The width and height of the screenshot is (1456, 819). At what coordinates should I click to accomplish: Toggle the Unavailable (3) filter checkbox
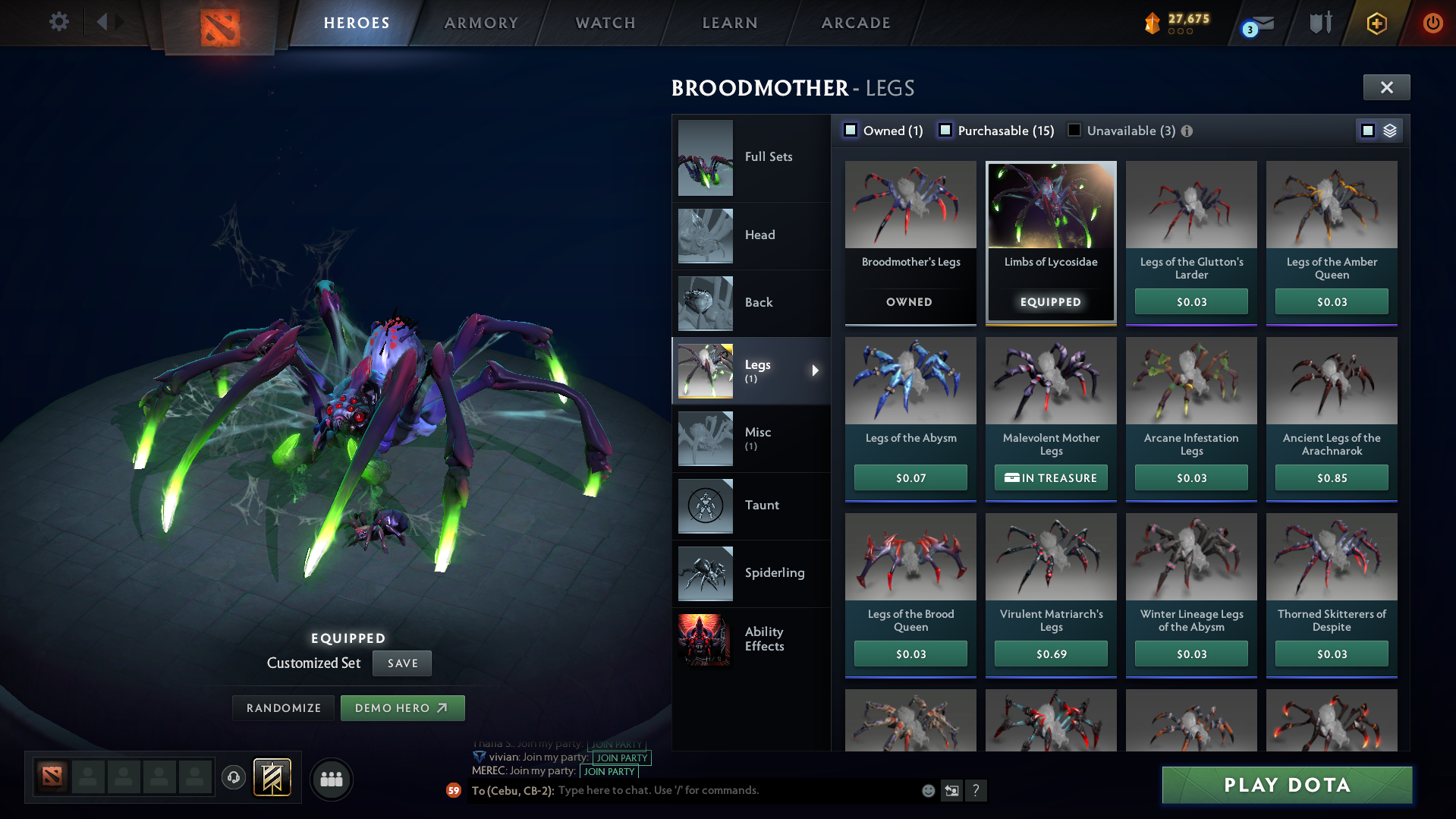pyautogui.click(x=1074, y=130)
